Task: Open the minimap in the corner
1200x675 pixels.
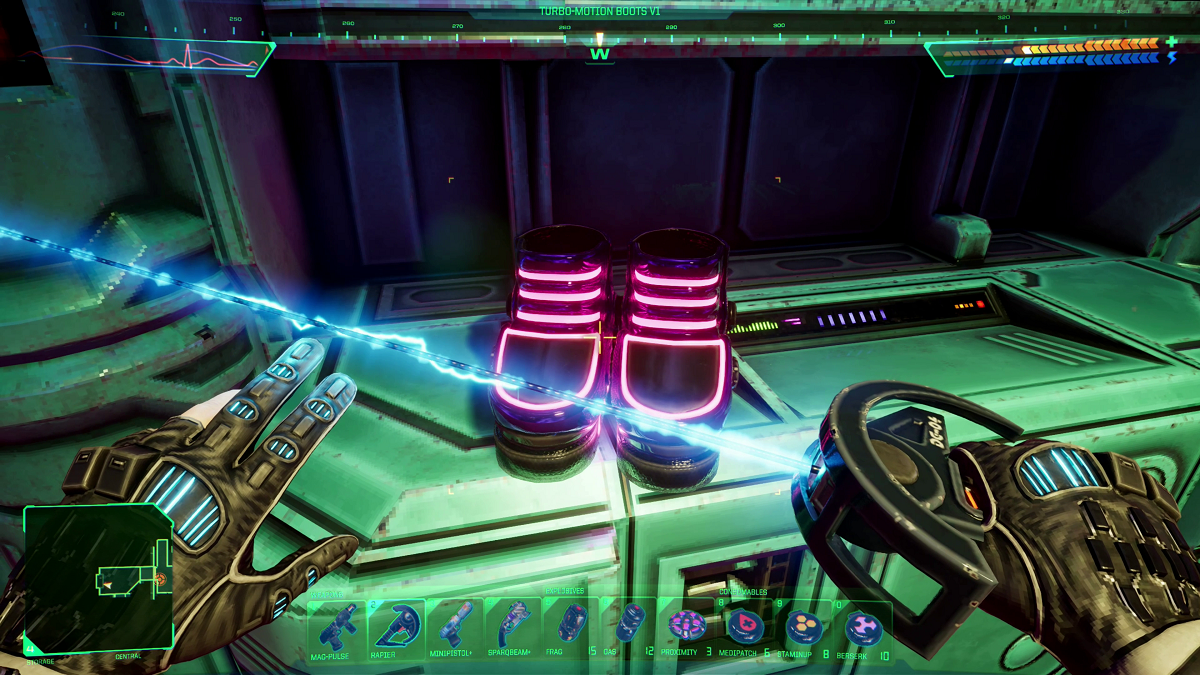Action: [97, 576]
